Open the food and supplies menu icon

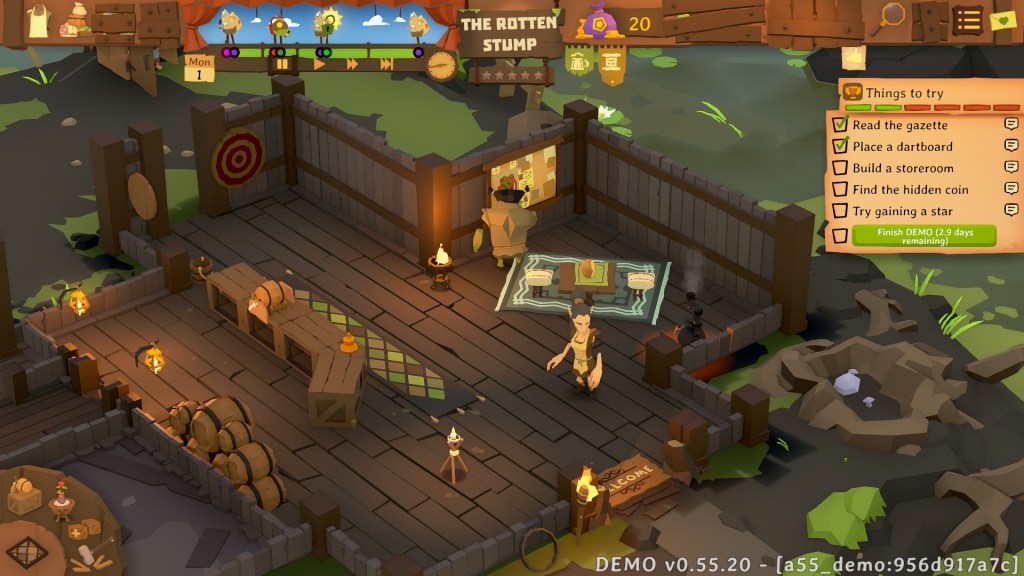pos(74,18)
